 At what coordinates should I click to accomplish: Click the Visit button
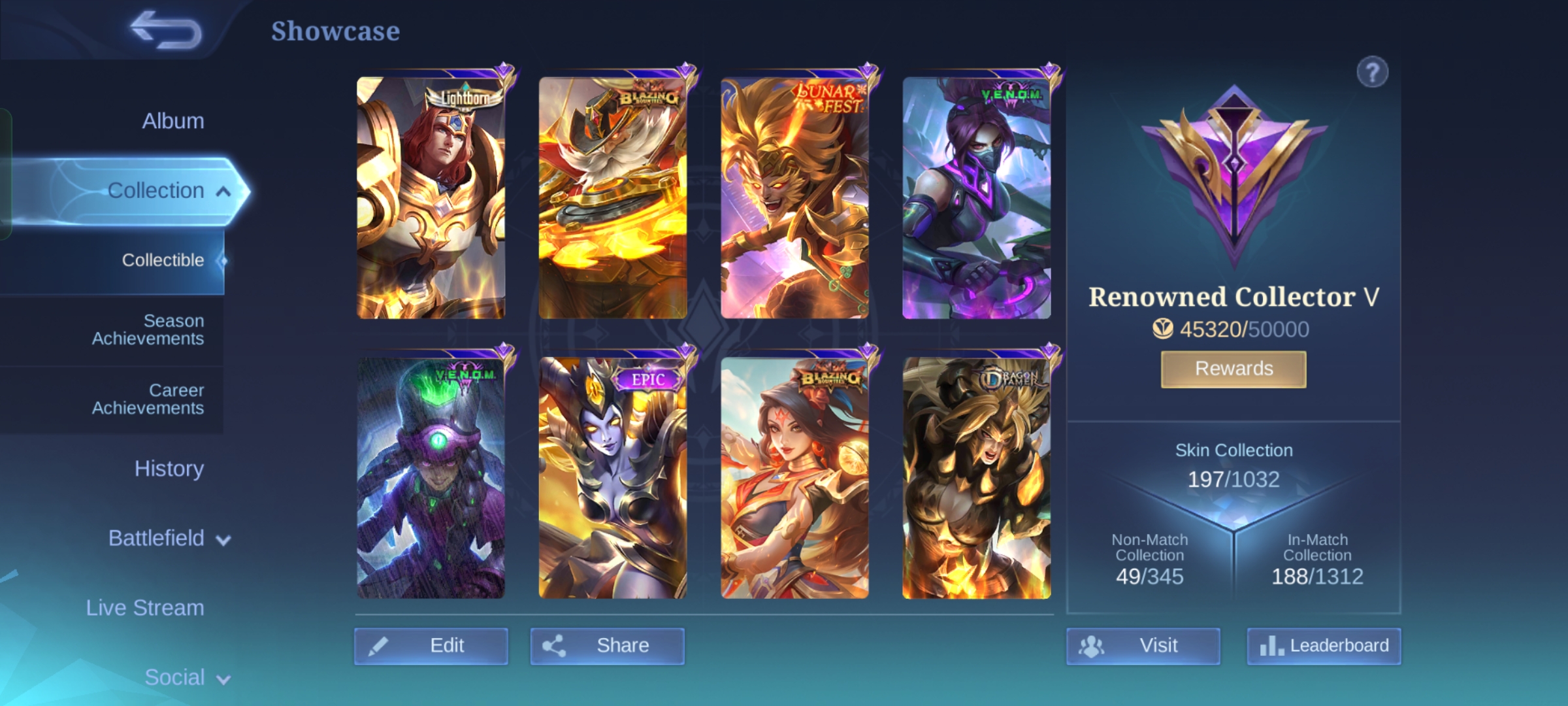[x=1143, y=646]
